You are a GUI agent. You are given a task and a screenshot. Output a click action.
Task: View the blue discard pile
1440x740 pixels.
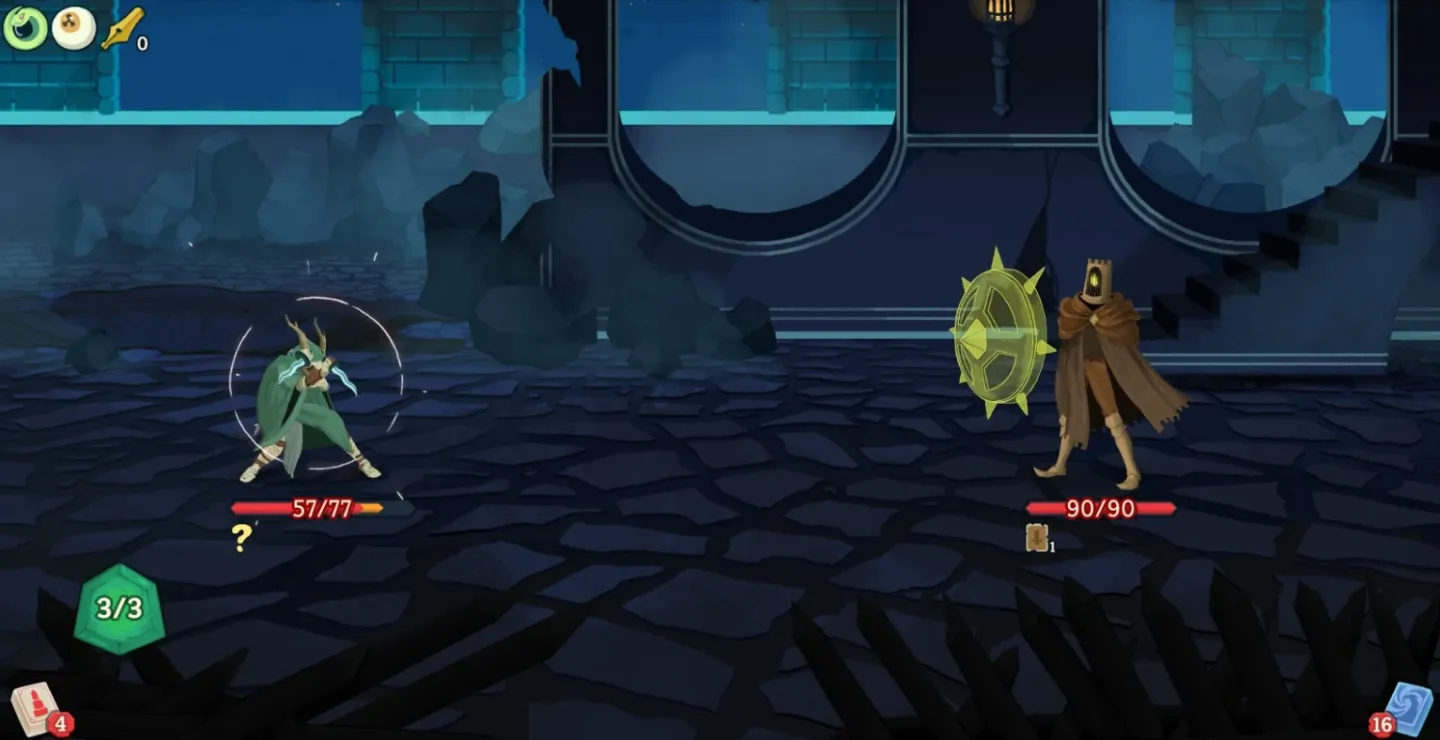coord(1406,708)
